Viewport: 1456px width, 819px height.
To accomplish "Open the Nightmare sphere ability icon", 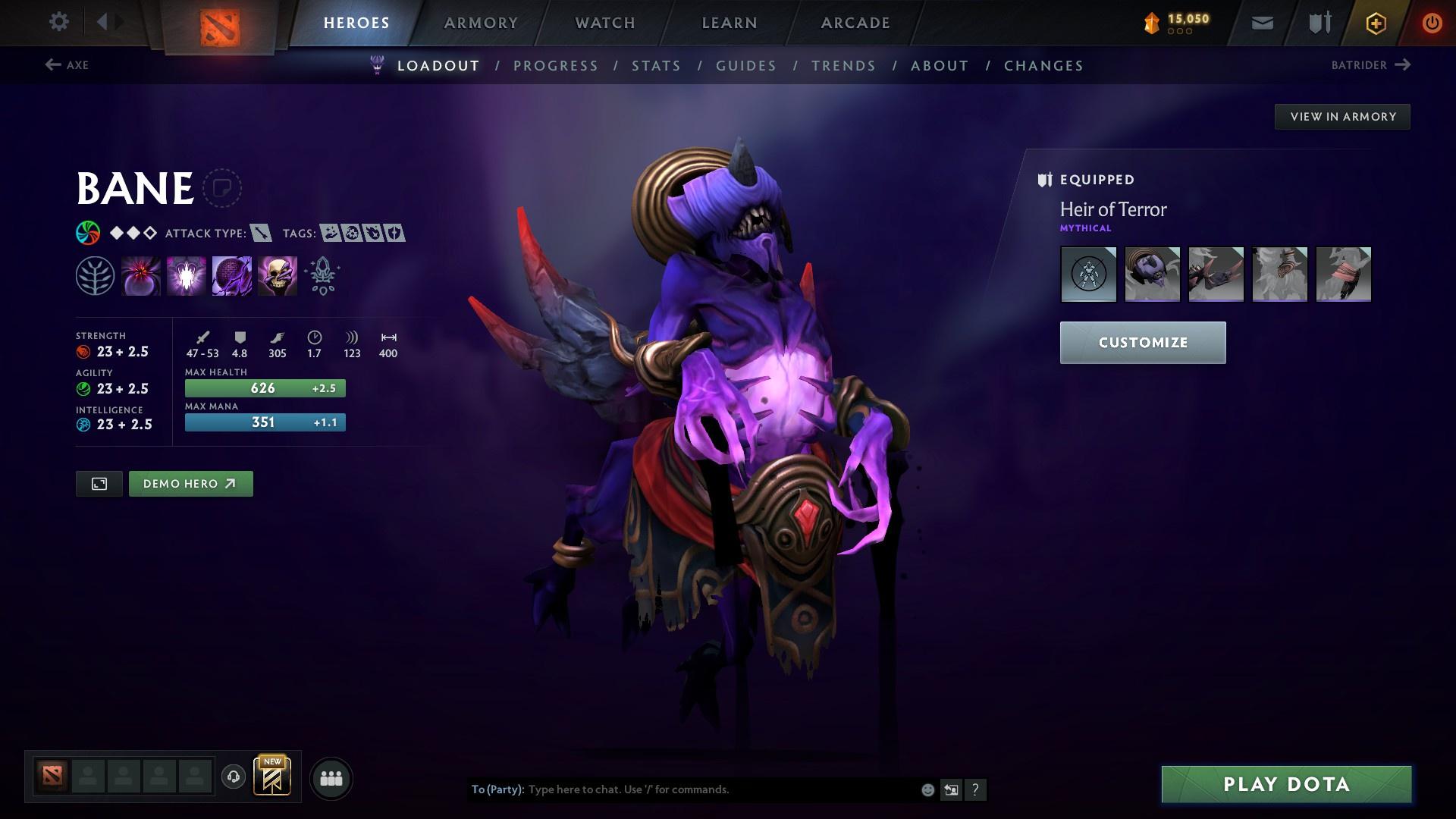I will click(231, 275).
